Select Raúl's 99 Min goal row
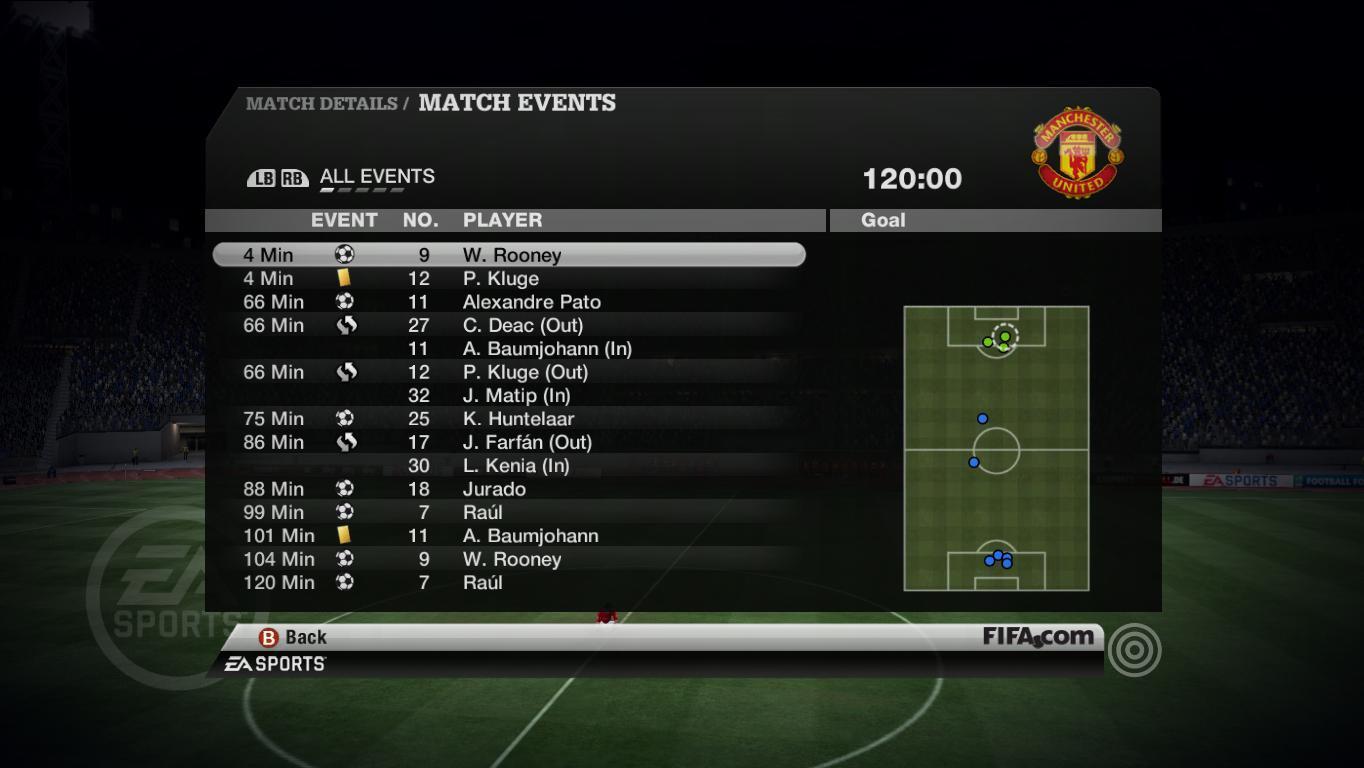This screenshot has height=768, width=1364. point(509,512)
